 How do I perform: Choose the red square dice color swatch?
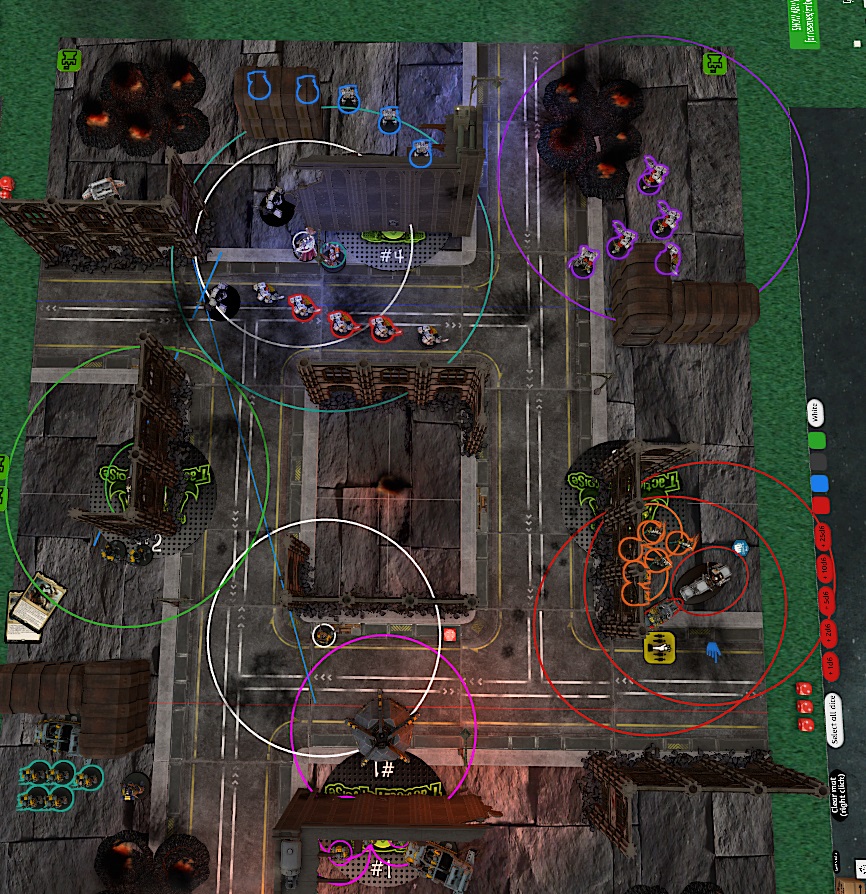[x=821, y=506]
